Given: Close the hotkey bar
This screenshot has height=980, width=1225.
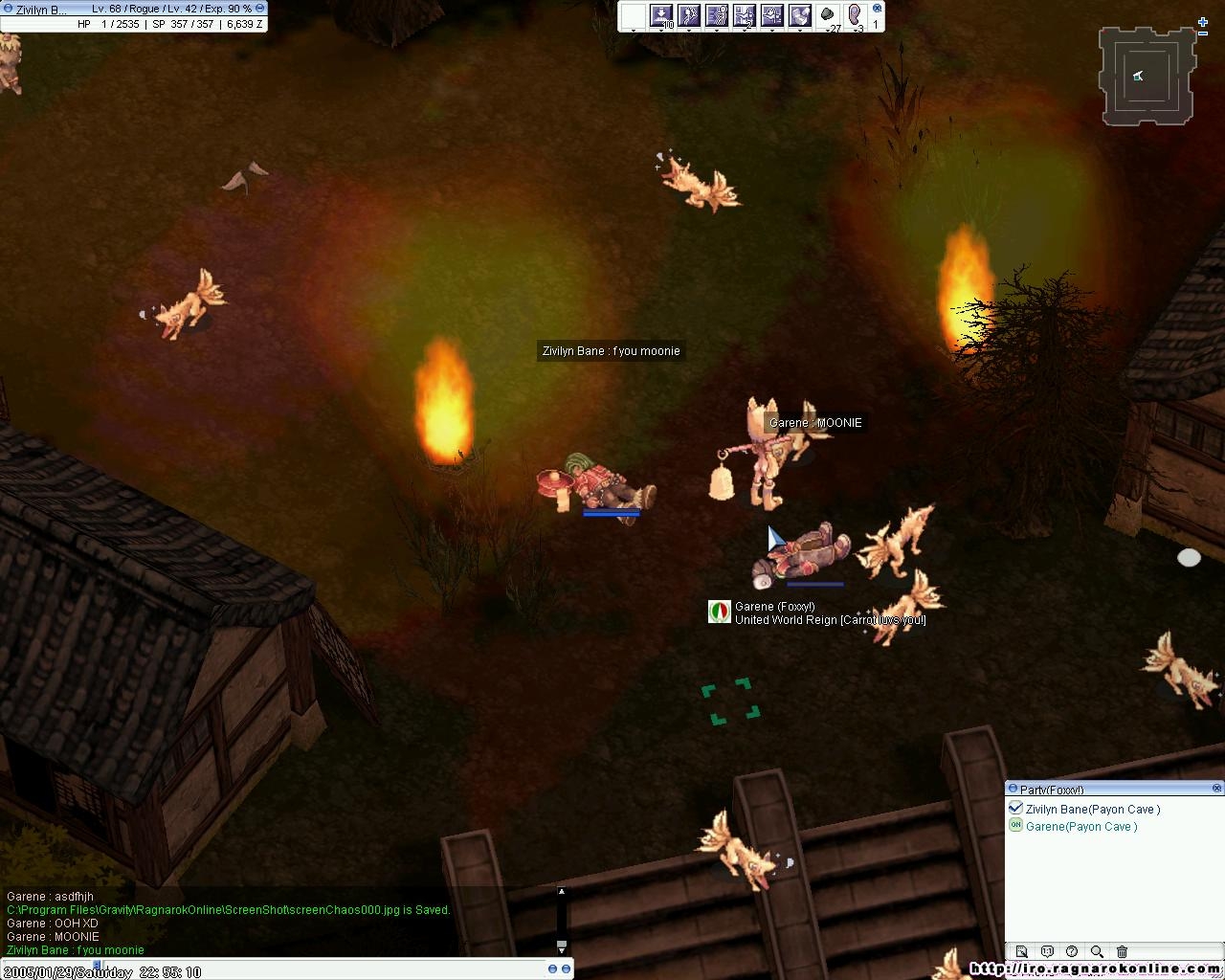Looking at the screenshot, I should click(x=877, y=8).
